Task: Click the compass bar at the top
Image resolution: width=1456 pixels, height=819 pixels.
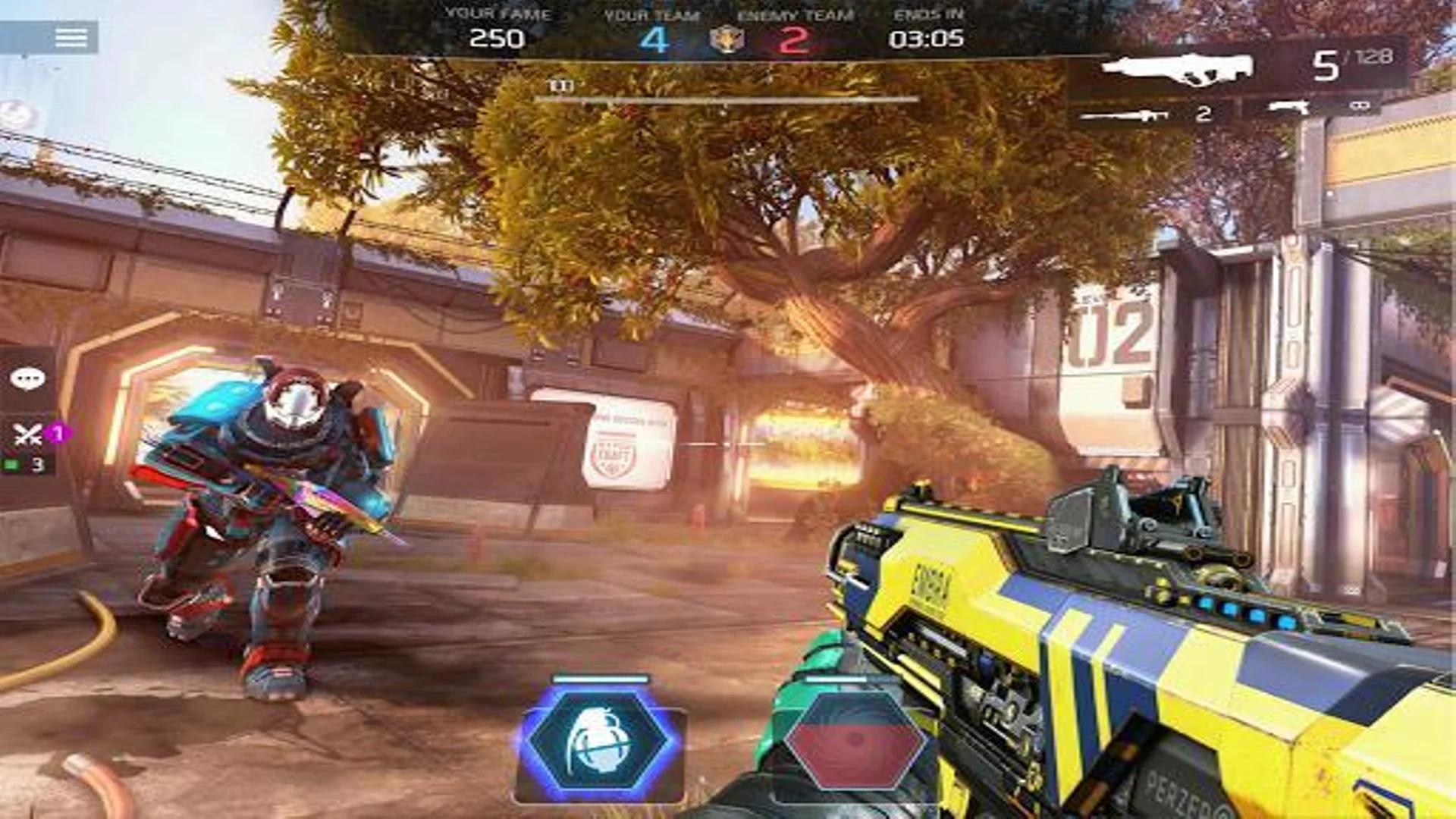Action: (728, 98)
